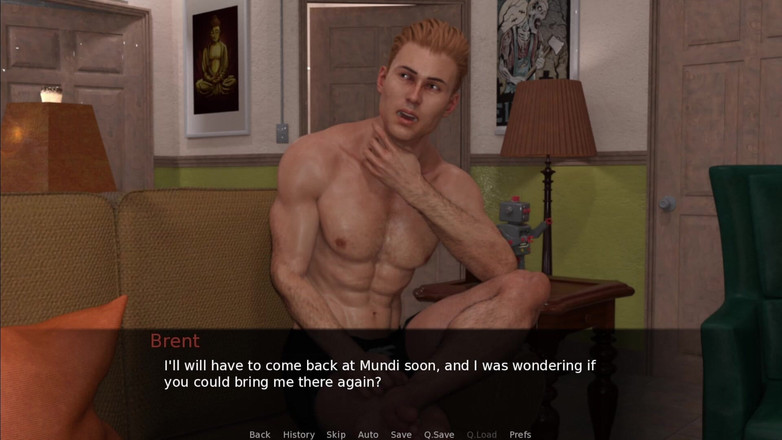Screen dimensions: 782x440
Task: Toggle Auto advance mode
Action: point(368,434)
